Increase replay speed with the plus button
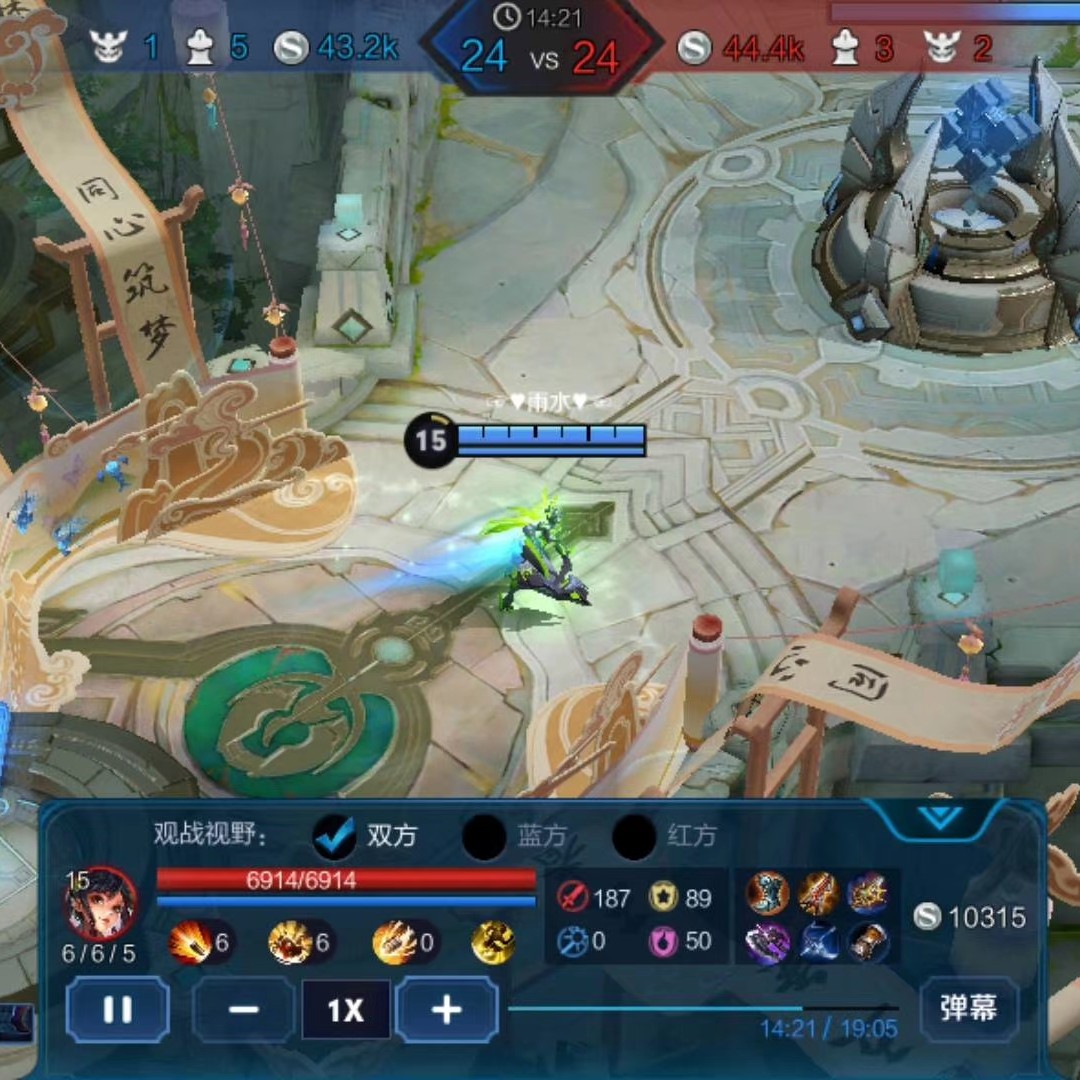 click(446, 1010)
